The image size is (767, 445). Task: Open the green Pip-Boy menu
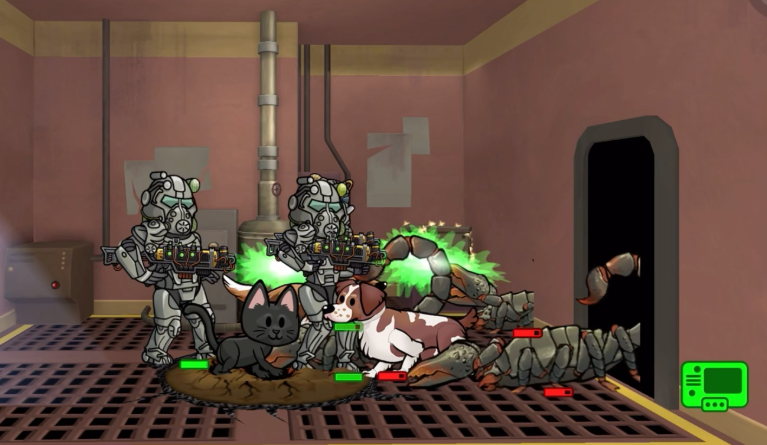pos(714,386)
